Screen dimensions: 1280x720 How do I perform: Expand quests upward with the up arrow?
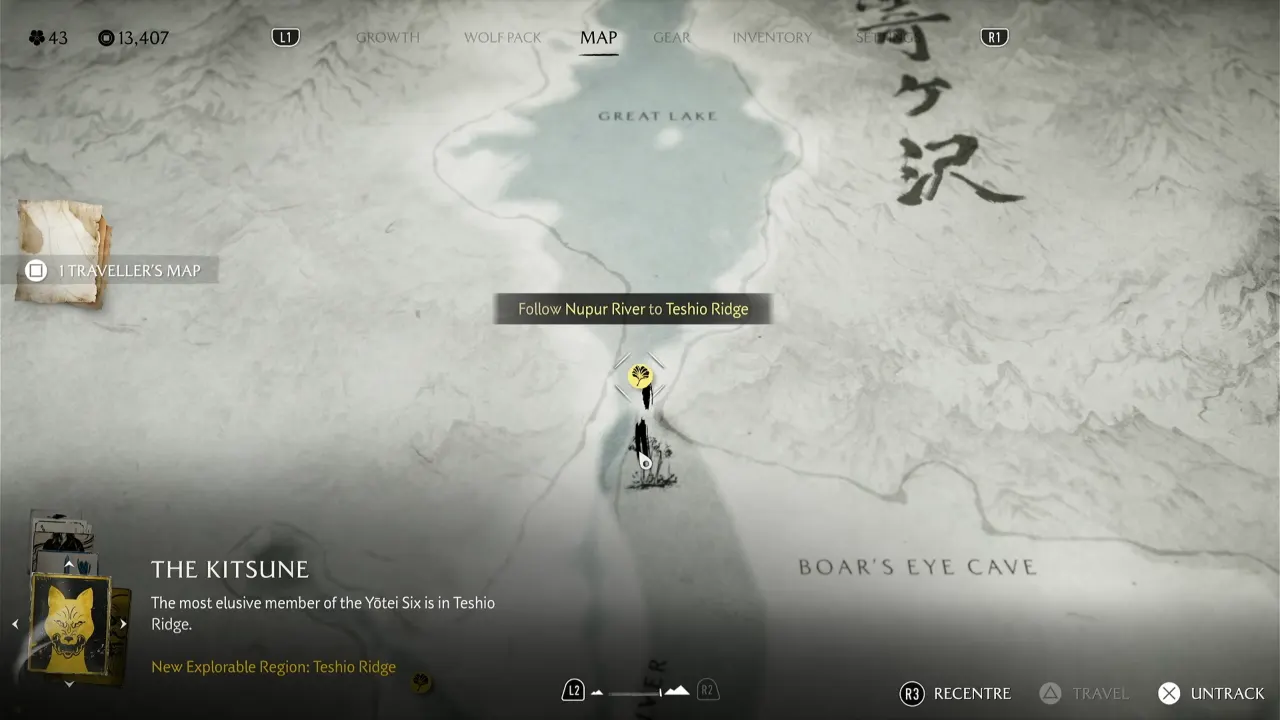point(68,562)
